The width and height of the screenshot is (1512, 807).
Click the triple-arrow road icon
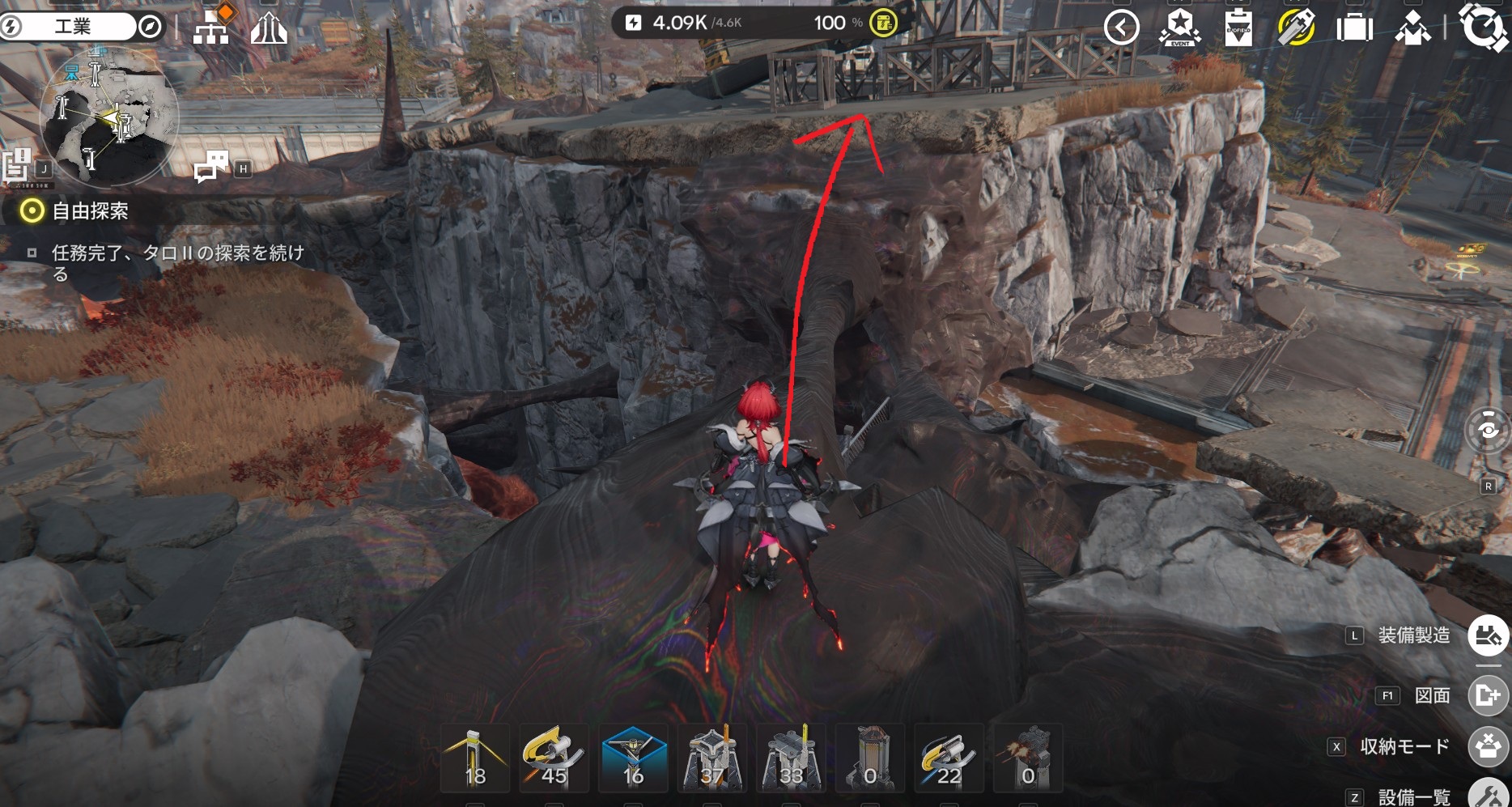(269, 28)
